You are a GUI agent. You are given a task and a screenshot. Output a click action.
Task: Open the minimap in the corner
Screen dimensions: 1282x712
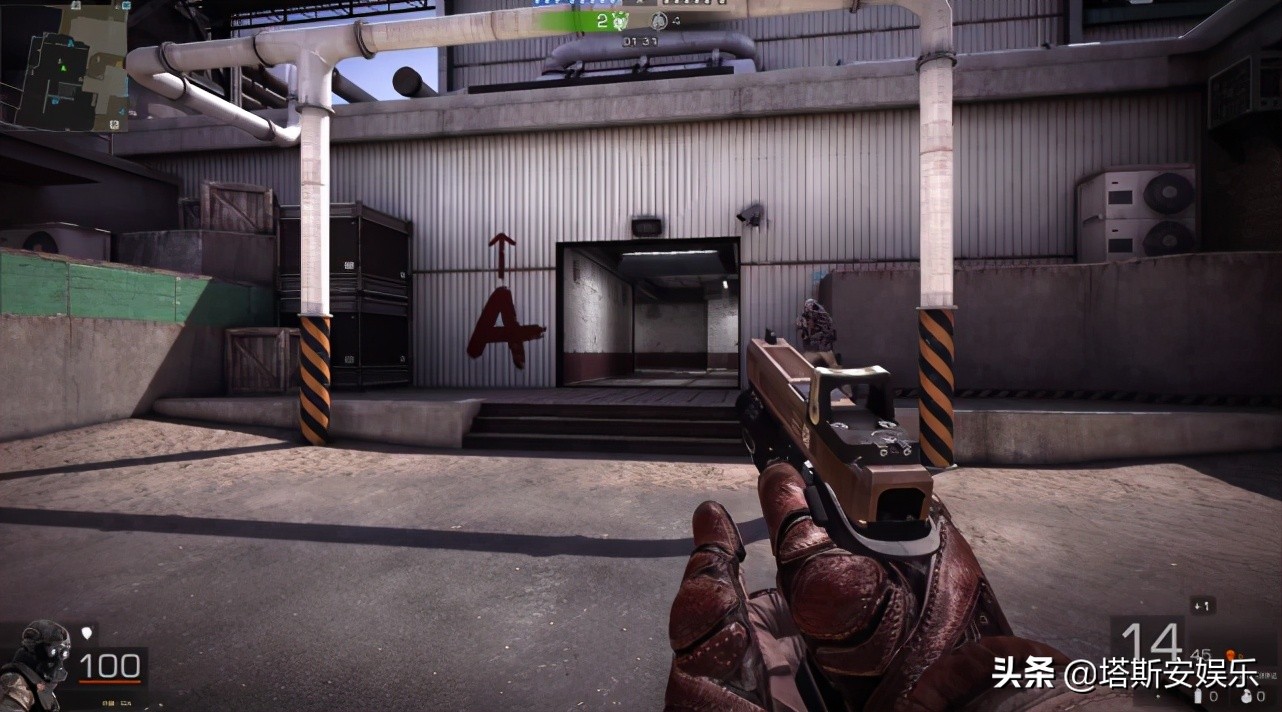[x=65, y=66]
